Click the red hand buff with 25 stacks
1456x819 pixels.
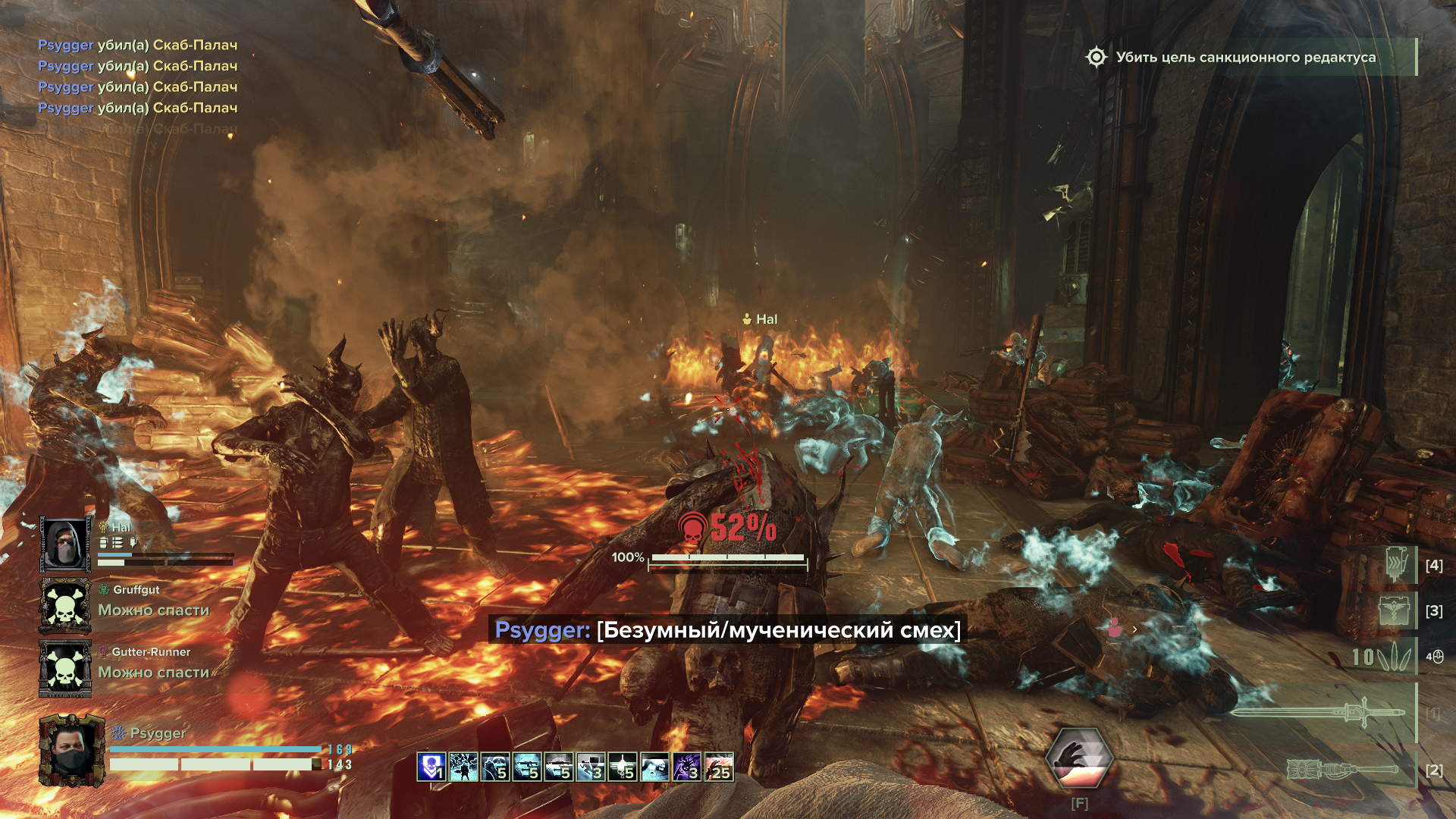coord(719,767)
